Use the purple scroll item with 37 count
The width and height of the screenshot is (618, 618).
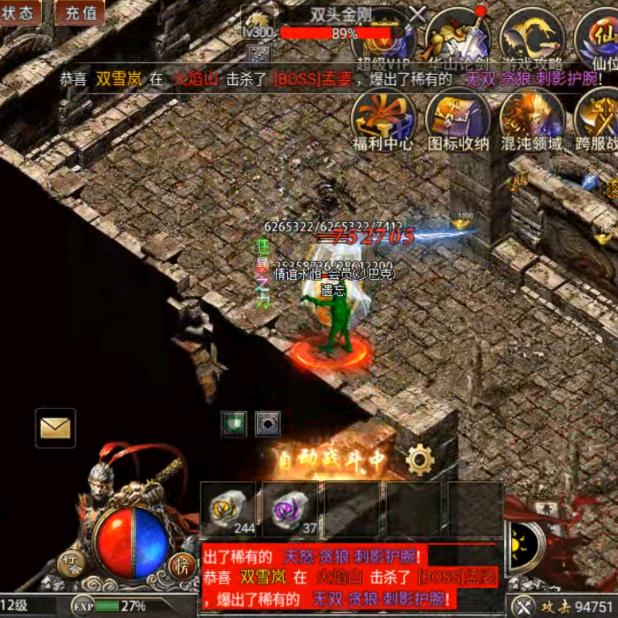point(290,509)
